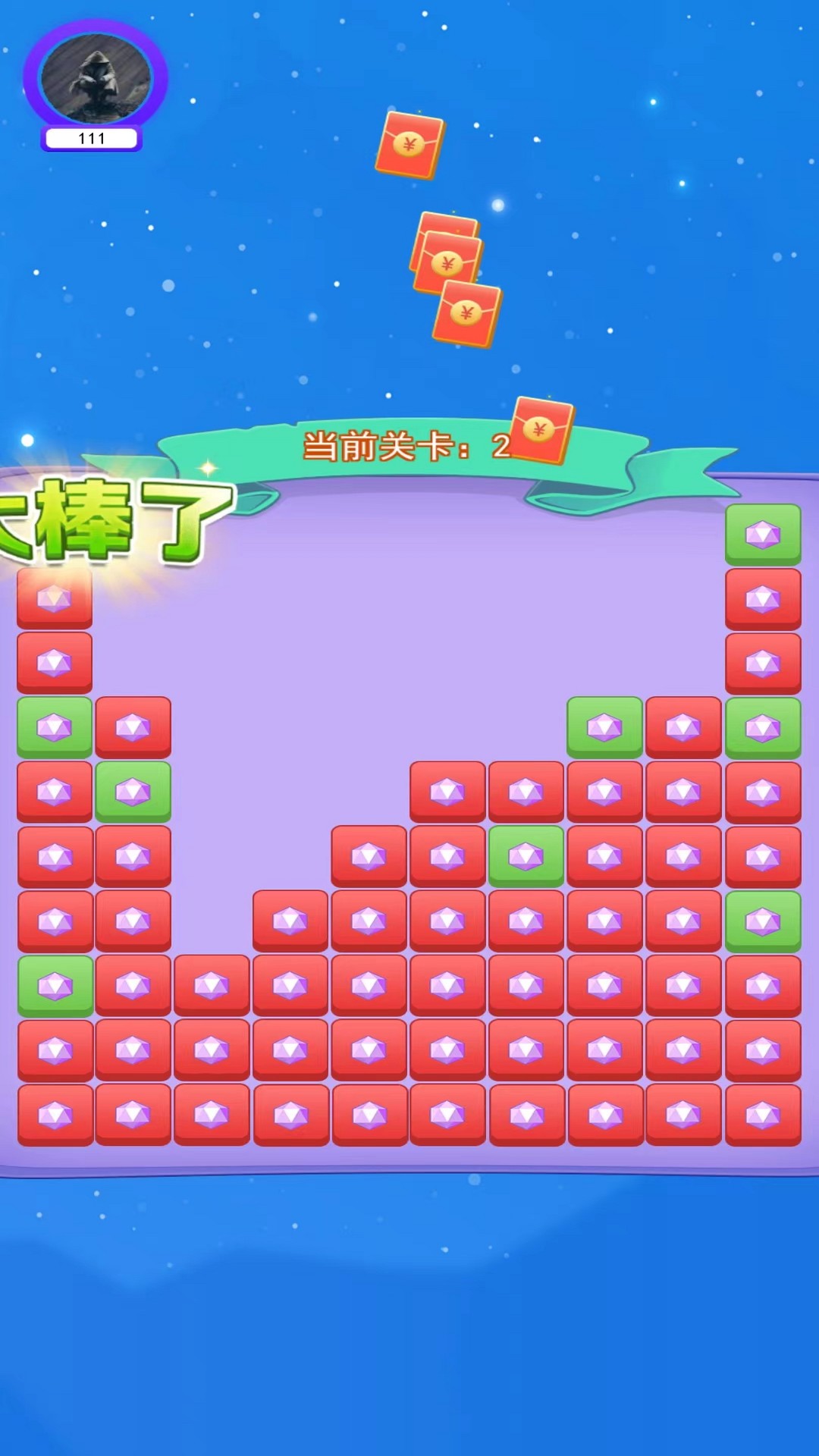The height and width of the screenshot is (1456, 819).
Task: Tap the topmost green gem block
Action: (x=762, y=534)
